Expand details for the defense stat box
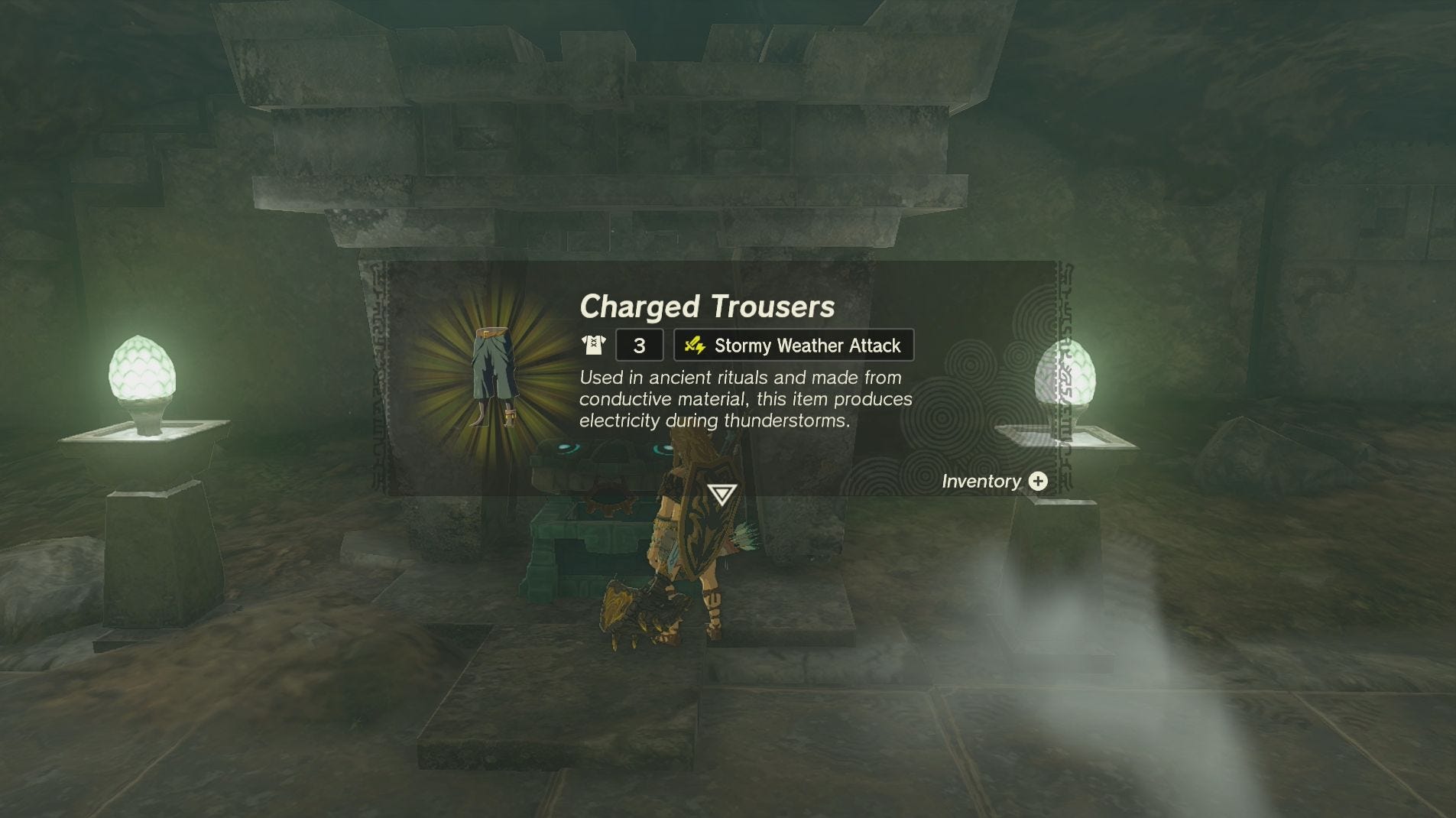 coord(639,345)
